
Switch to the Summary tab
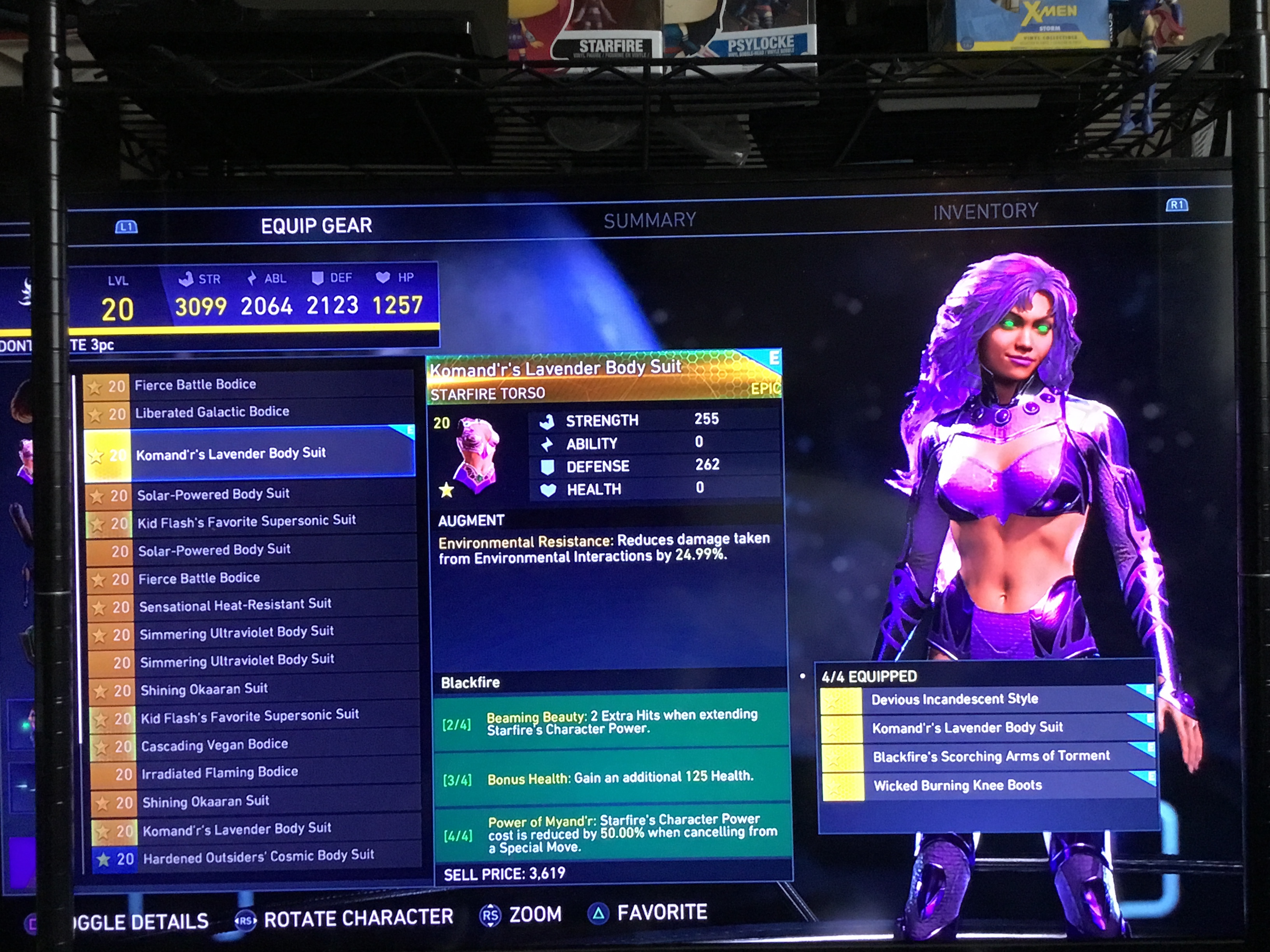649,220
